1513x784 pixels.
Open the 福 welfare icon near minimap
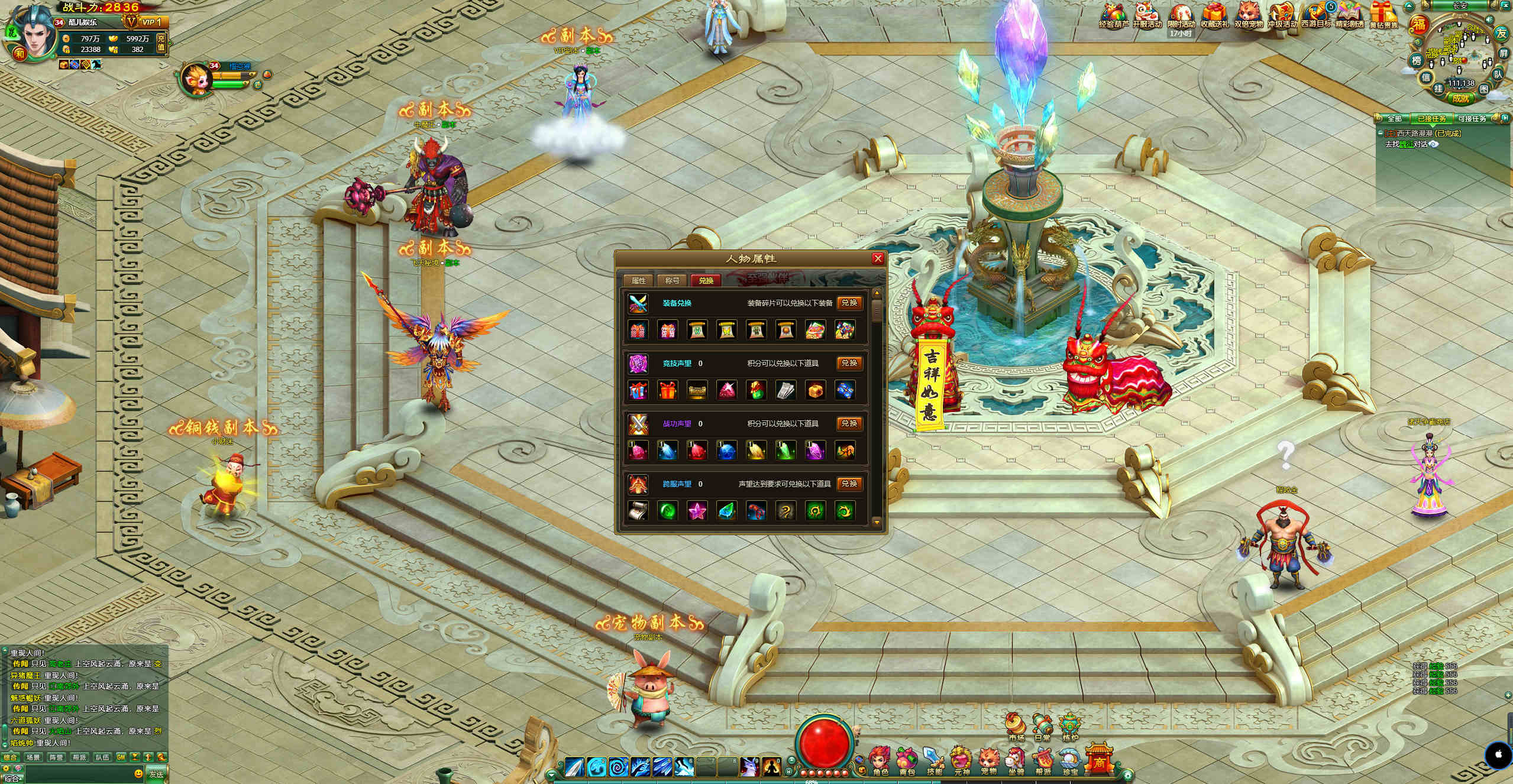[1419, 25]
